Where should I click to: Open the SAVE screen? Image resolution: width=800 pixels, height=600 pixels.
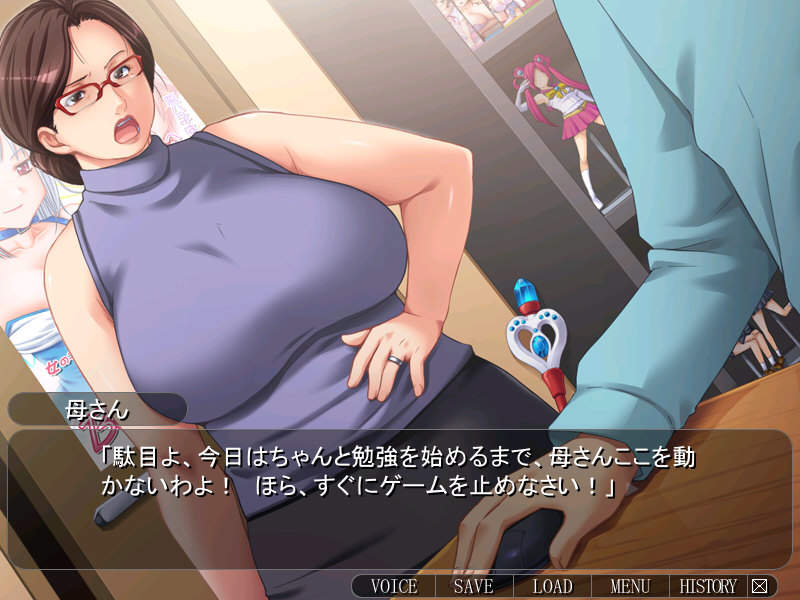[473, 587]
